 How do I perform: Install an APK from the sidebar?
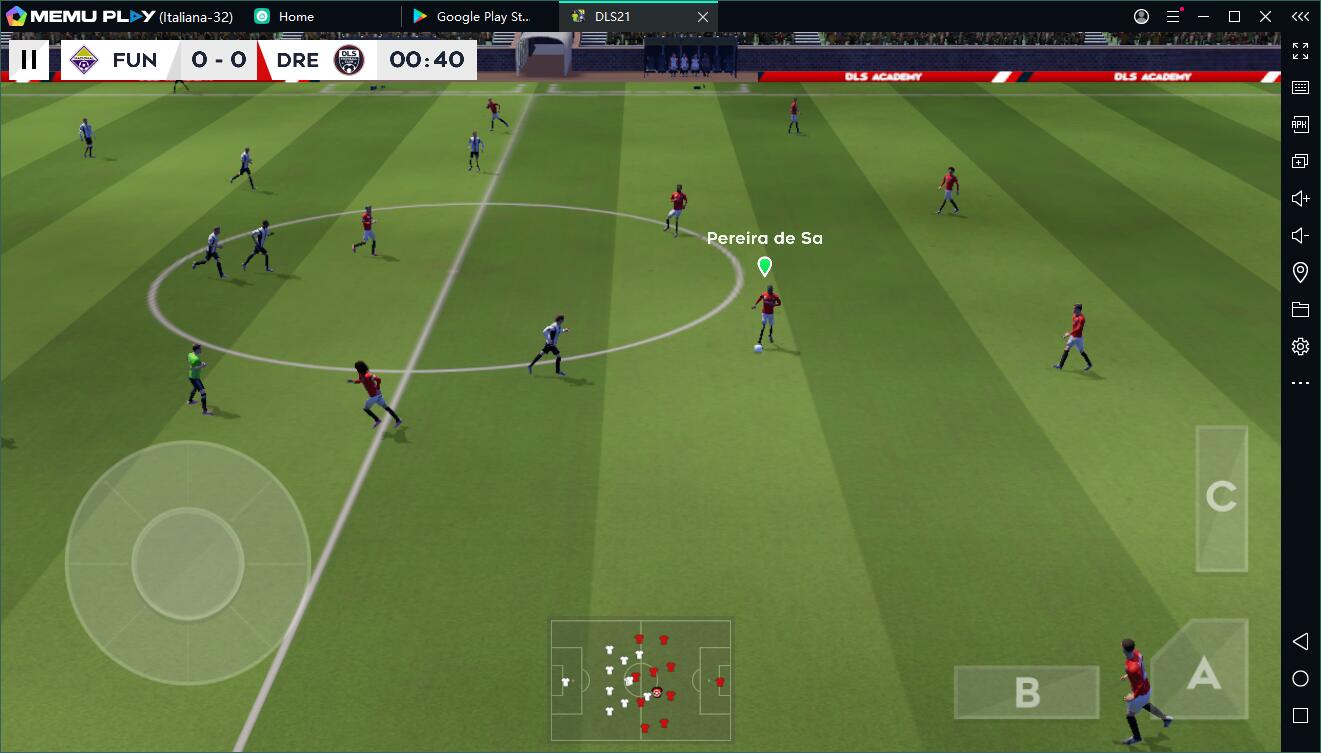1300,124
